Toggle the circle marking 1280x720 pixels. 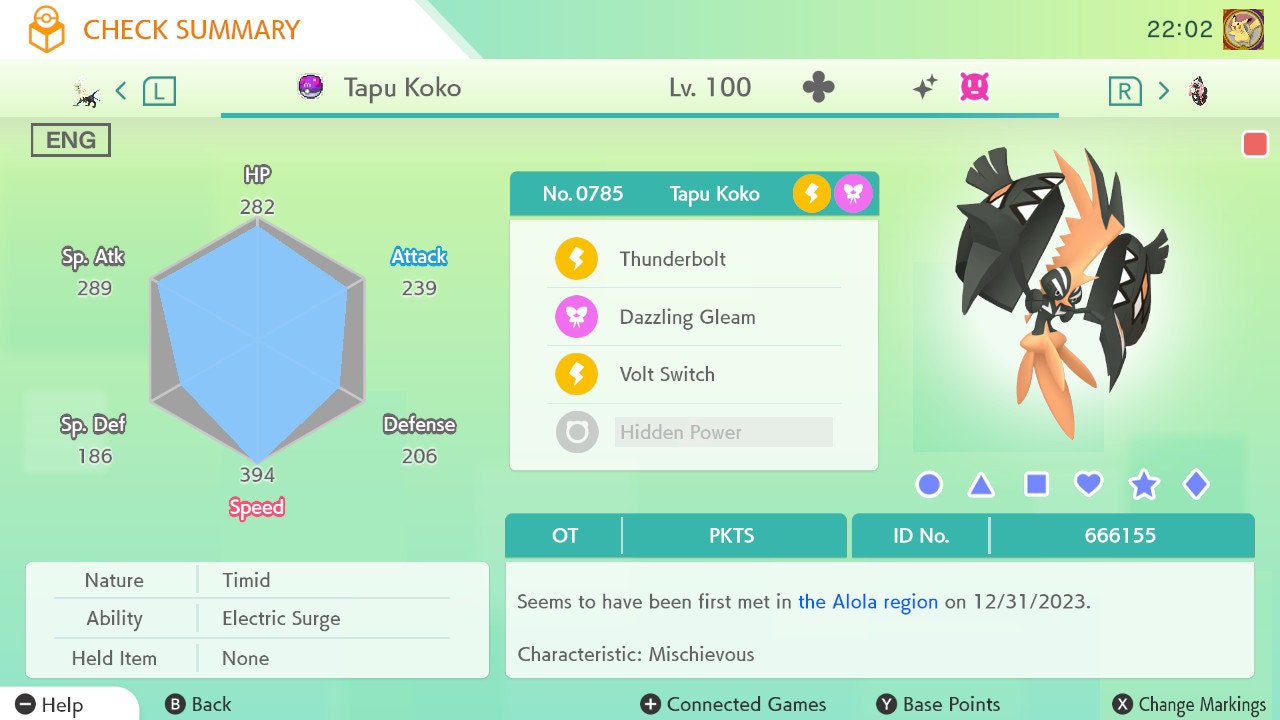(x=929, y=485)
